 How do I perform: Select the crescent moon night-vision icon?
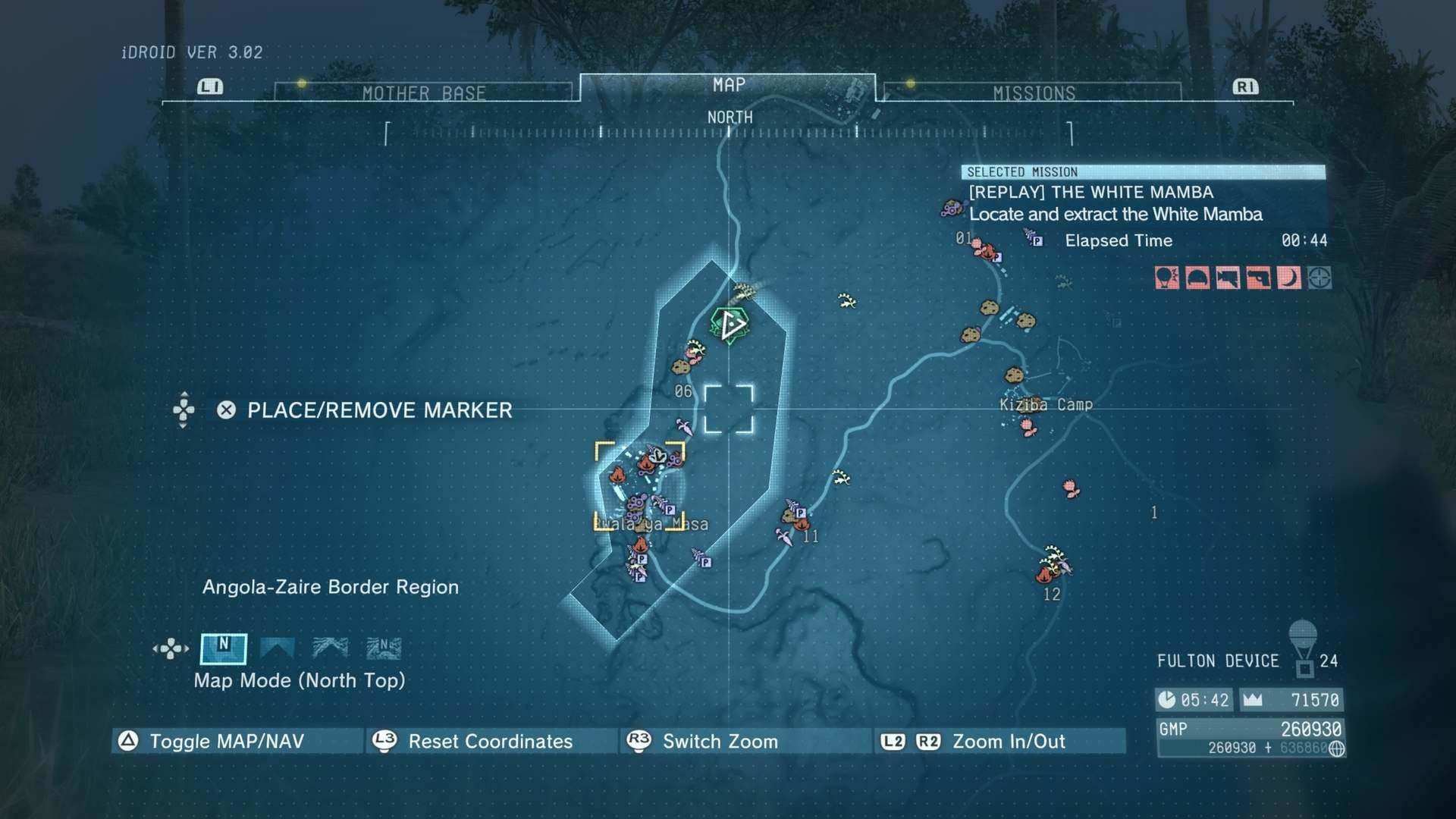pyautogui.click(x=1288, y=278)
